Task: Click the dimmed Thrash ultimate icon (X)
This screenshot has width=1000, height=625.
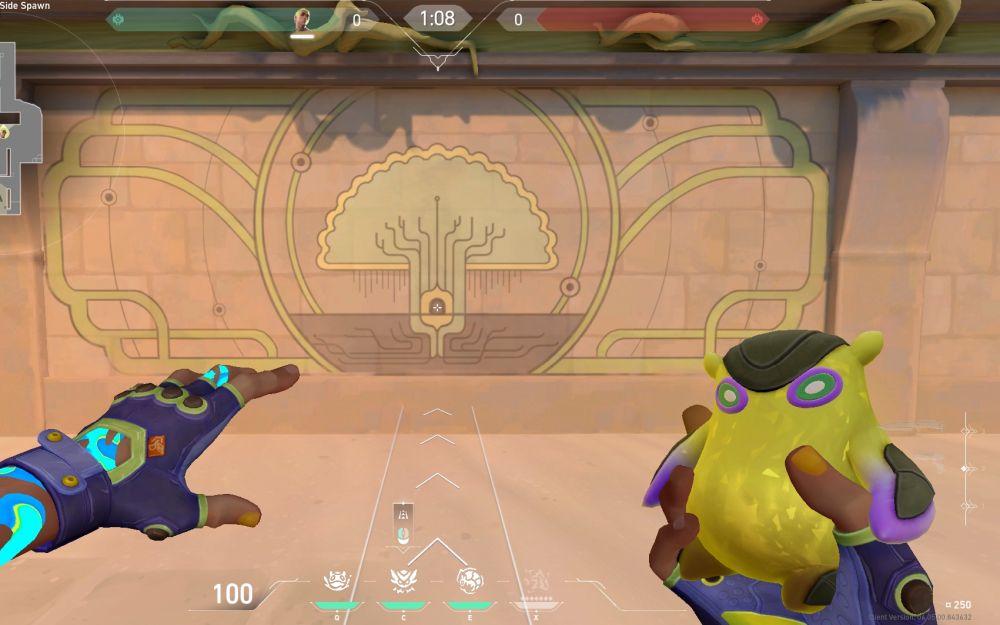Action: pos(534,580)
